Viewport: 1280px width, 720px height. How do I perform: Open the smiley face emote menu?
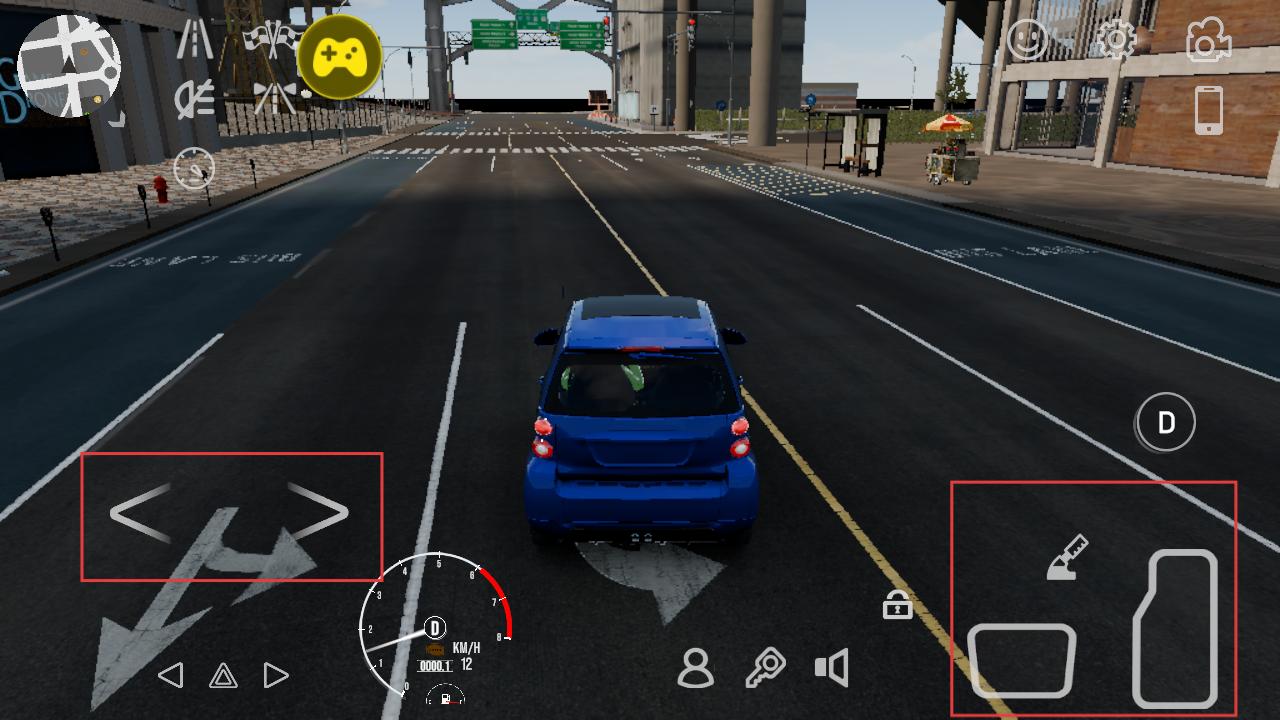[x=1027, y=40]
